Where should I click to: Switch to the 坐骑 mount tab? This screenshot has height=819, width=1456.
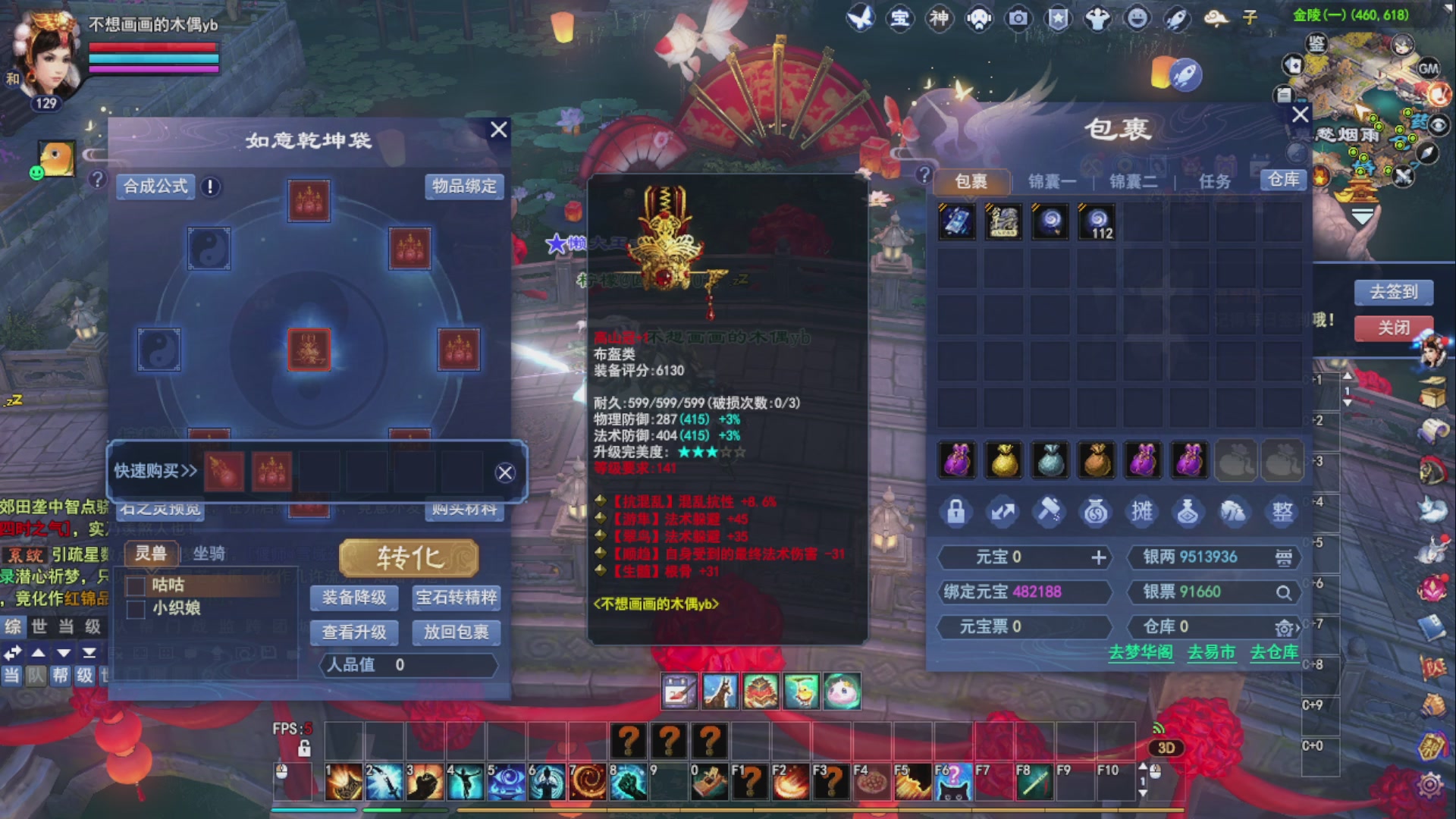(209, 554)
